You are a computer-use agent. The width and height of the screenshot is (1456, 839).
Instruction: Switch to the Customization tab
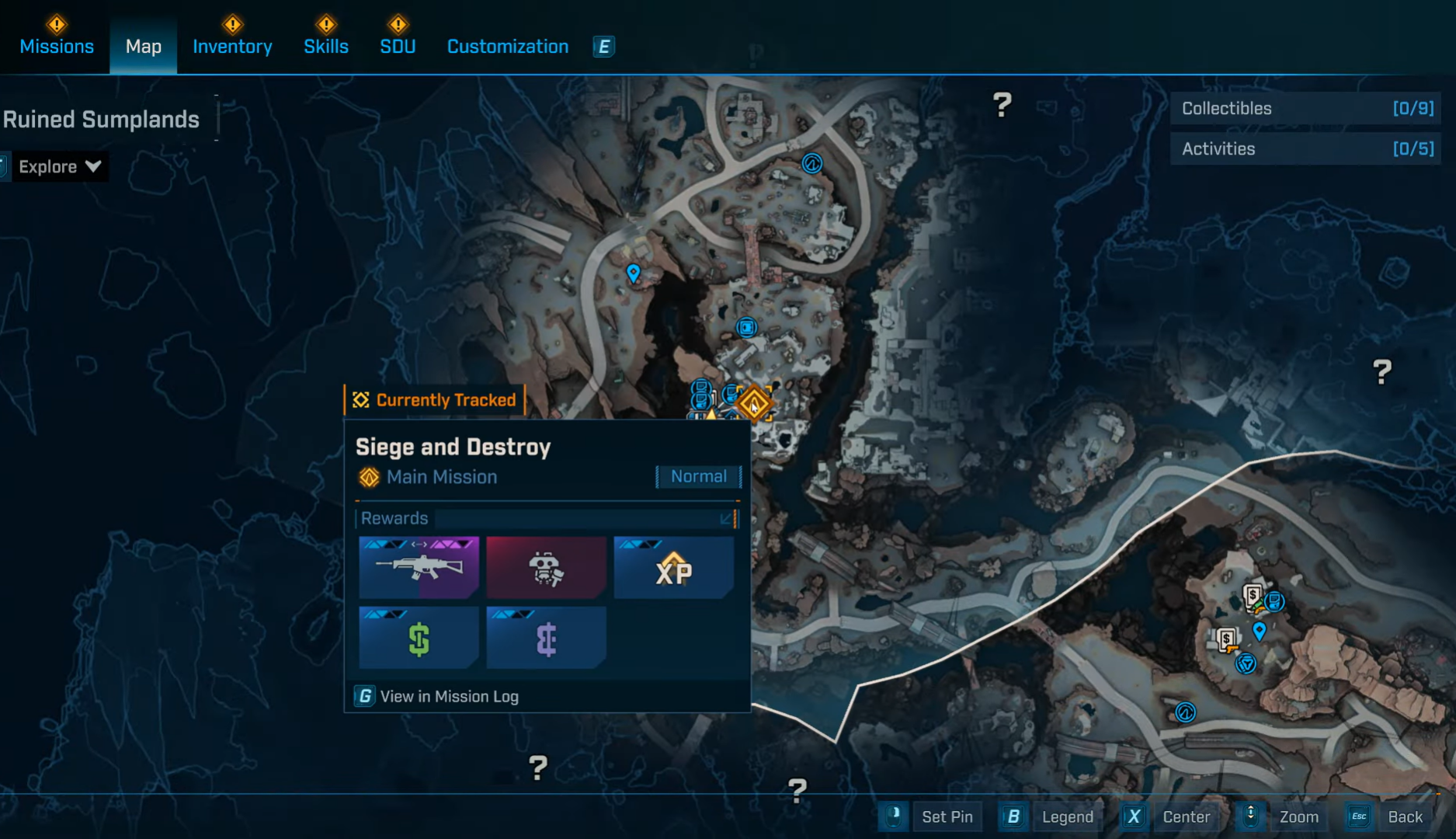pyautogui.click(x=508, y=47)
